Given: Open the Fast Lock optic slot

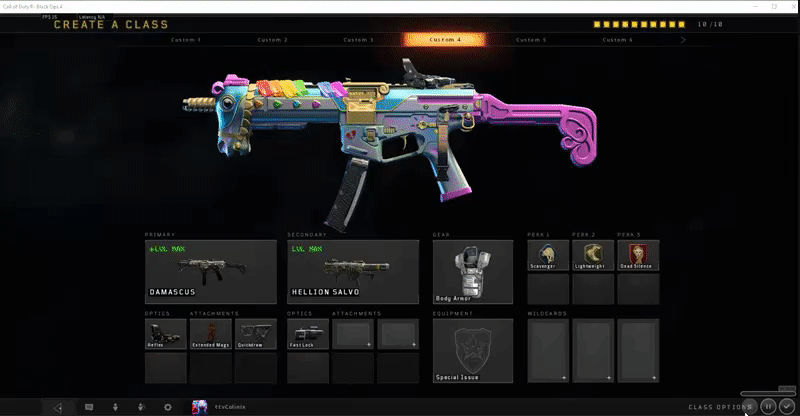Looking at the screenshot, I should 307,333.
